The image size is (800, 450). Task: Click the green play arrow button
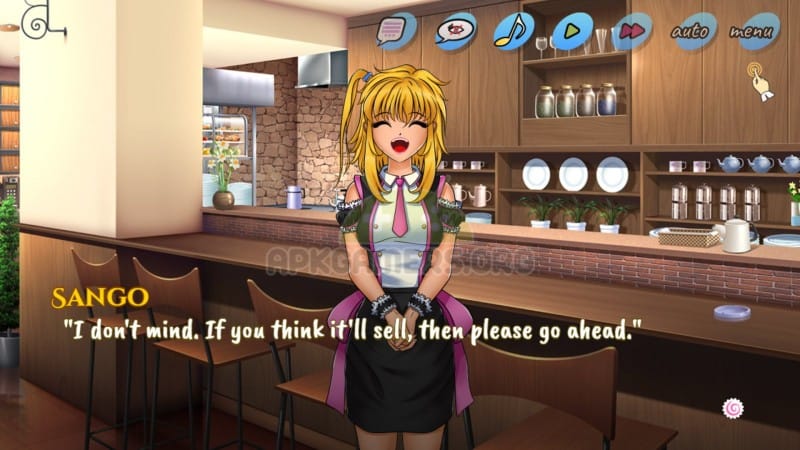point(571,31)
